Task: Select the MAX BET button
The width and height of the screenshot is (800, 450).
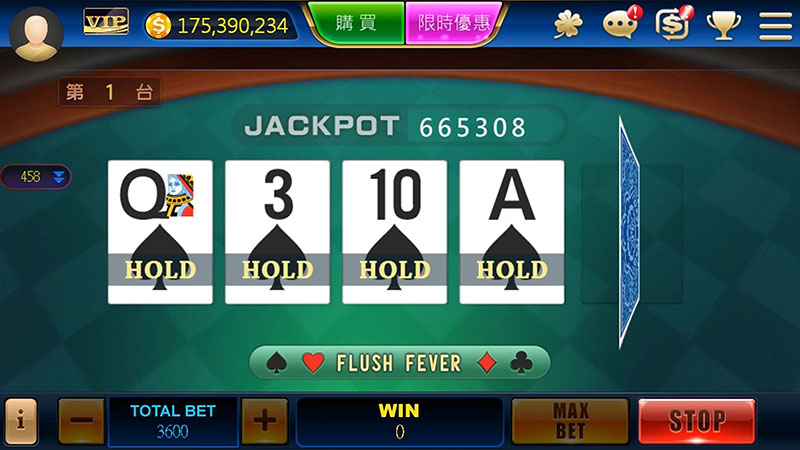Action: [570, 421]
